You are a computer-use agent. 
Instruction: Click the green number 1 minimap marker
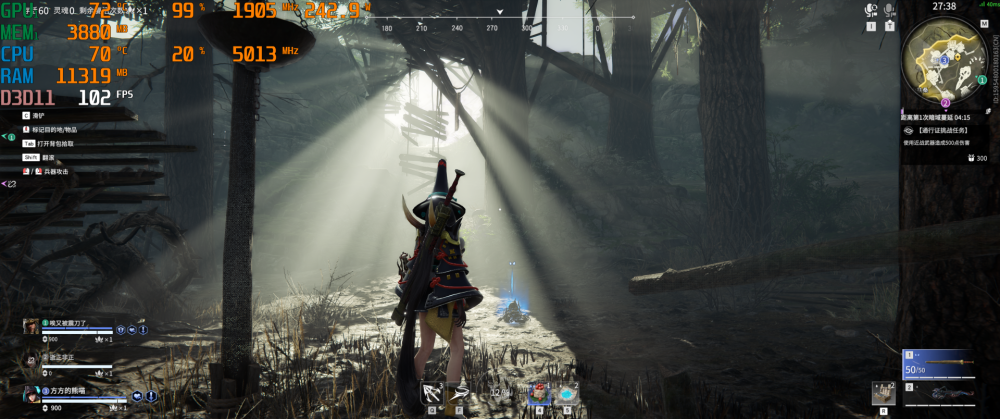click(x=981, y=80)
